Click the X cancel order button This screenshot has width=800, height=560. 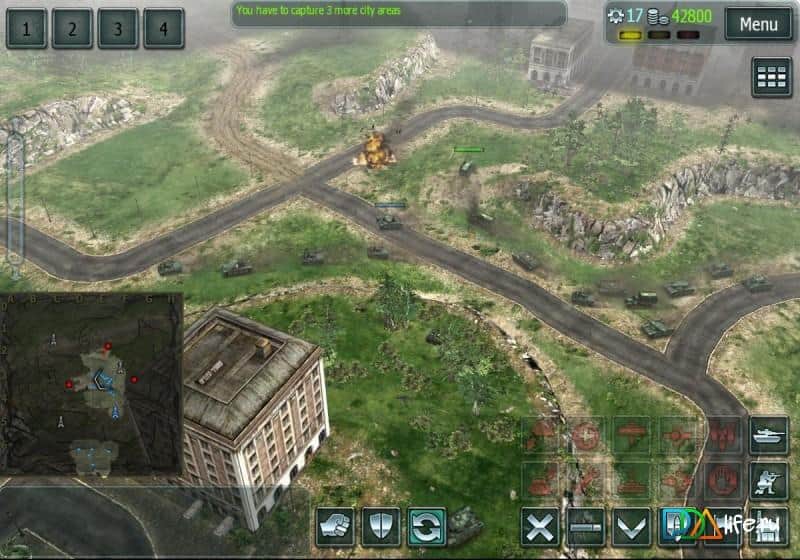(540, 526)
